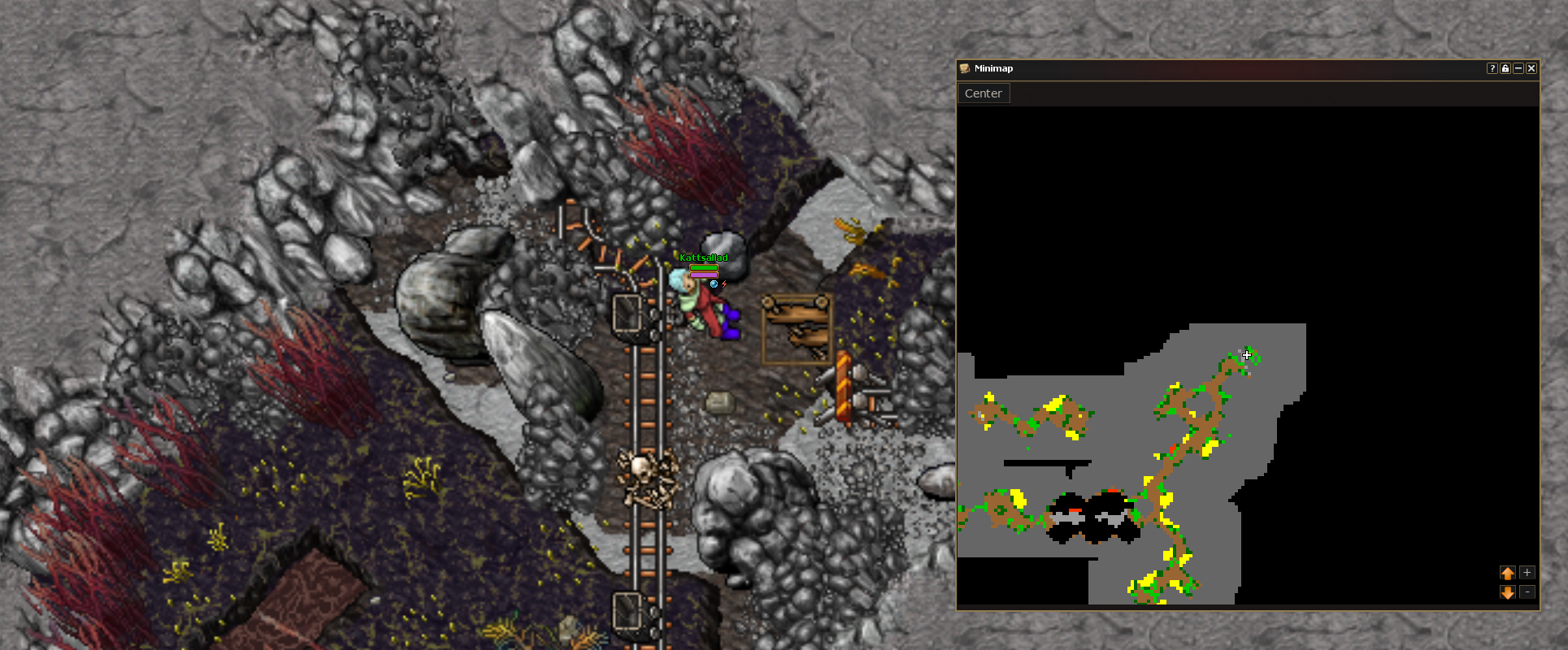Click the white cross marker on the minimap

(1247, 355)
